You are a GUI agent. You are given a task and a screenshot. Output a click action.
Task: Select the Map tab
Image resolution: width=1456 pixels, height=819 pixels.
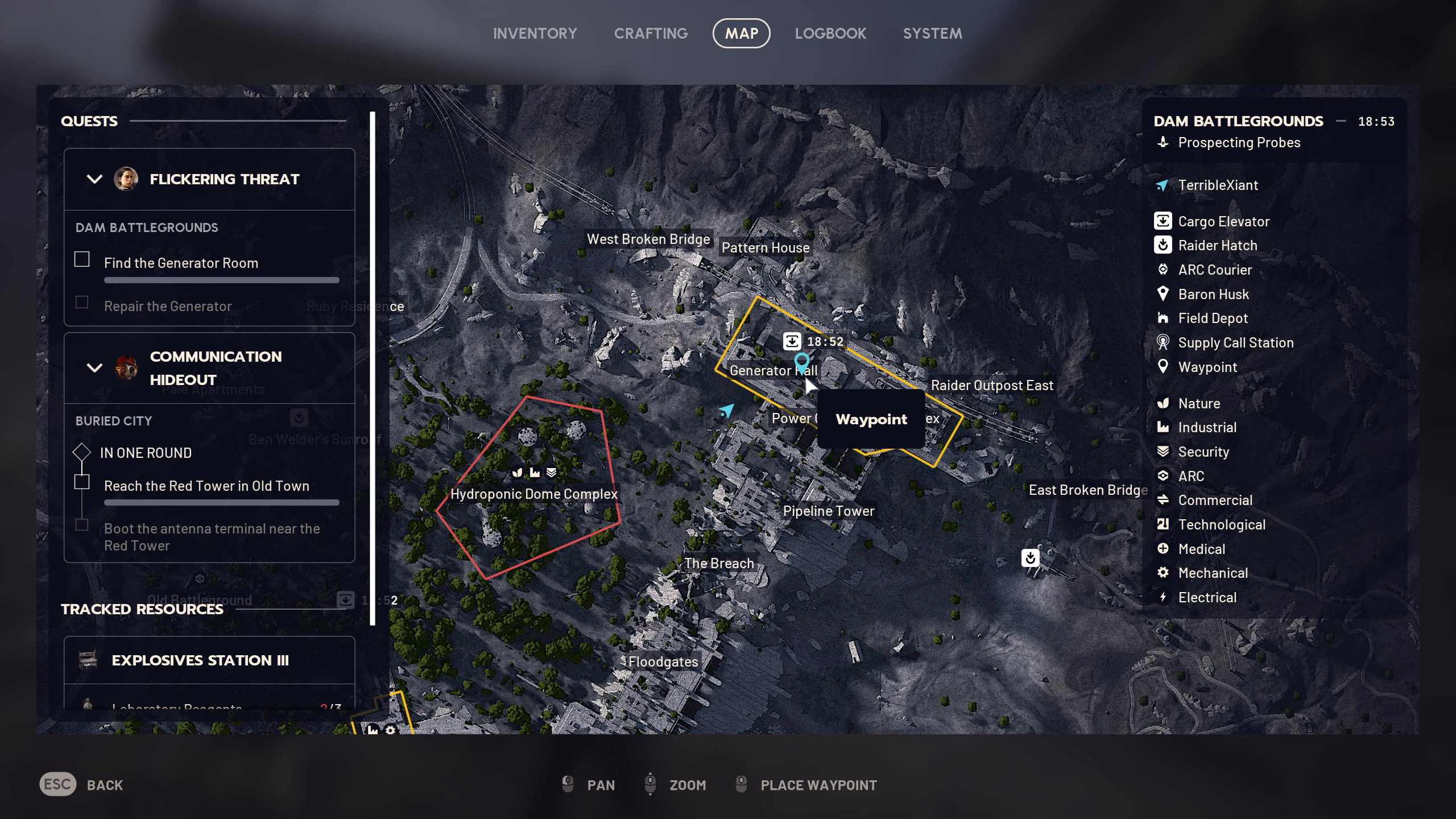[741, 34]
